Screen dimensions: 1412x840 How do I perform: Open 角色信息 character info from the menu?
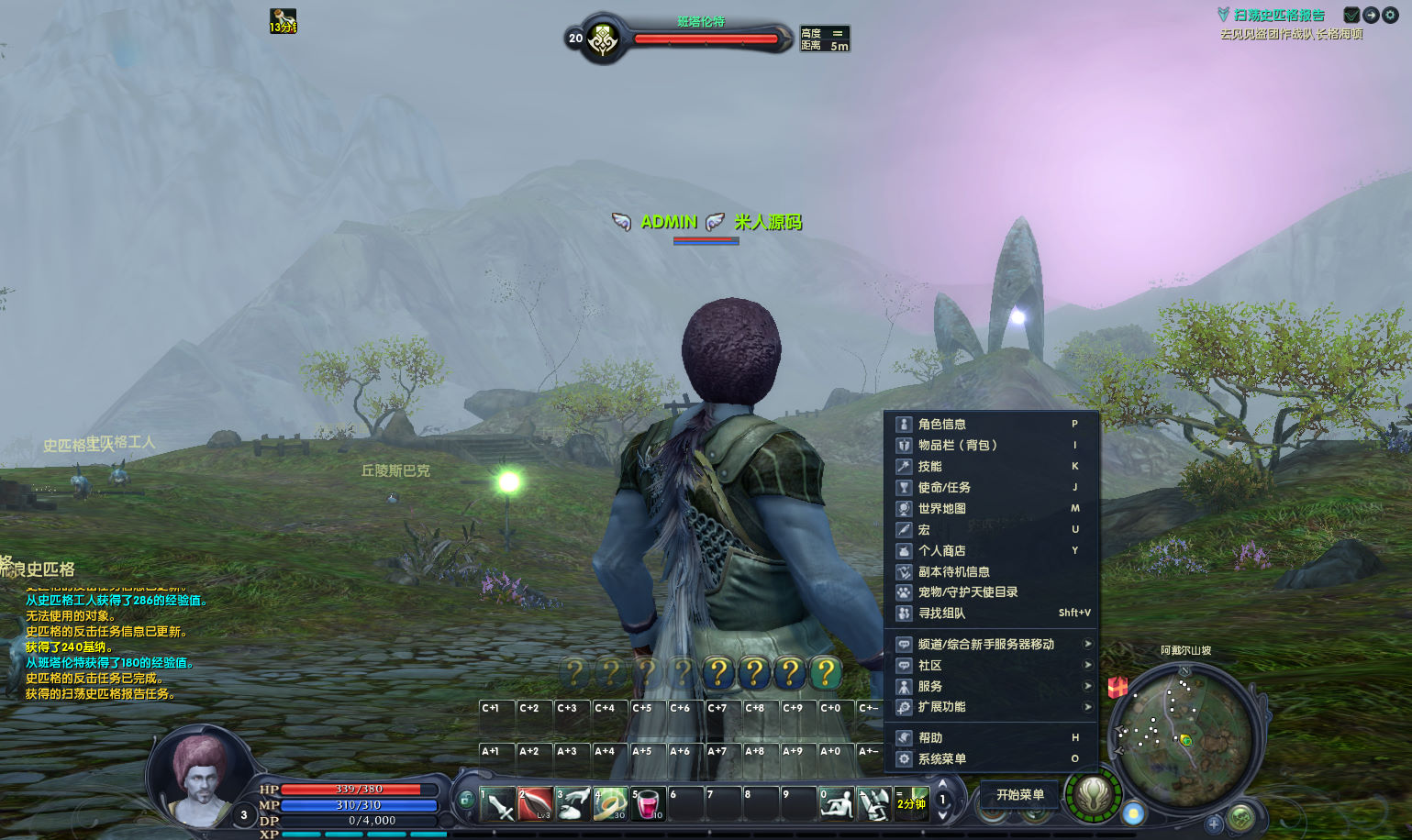(941, 425)
